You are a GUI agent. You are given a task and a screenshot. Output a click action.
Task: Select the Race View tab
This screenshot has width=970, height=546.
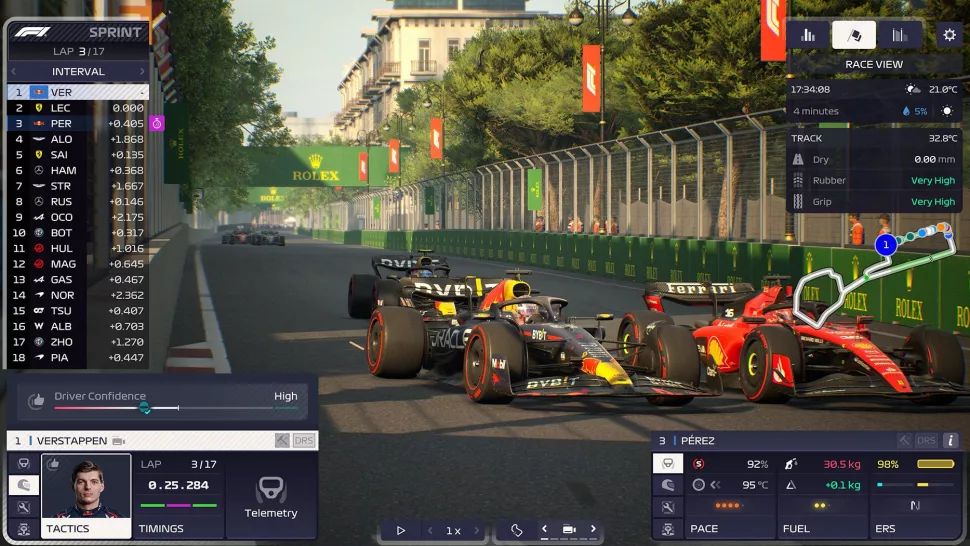point(853,35)
